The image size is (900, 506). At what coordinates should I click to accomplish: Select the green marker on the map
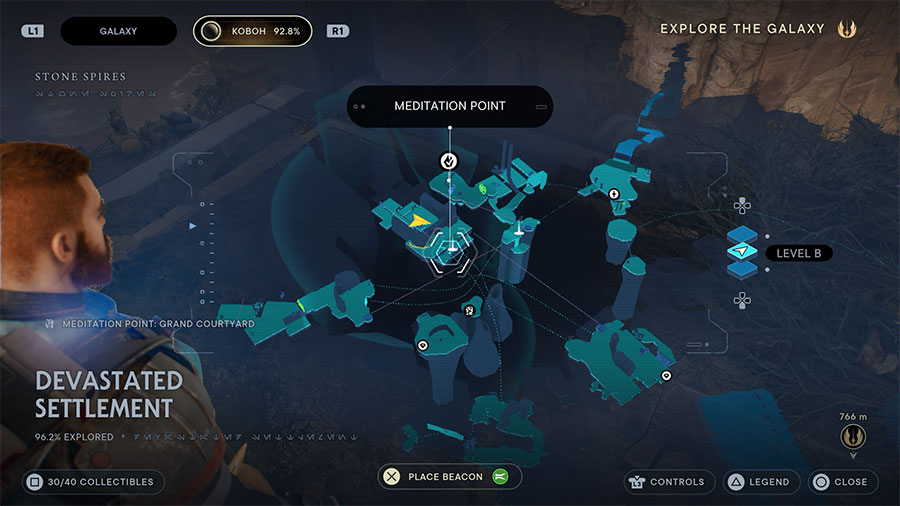click(x=484, y=186)
